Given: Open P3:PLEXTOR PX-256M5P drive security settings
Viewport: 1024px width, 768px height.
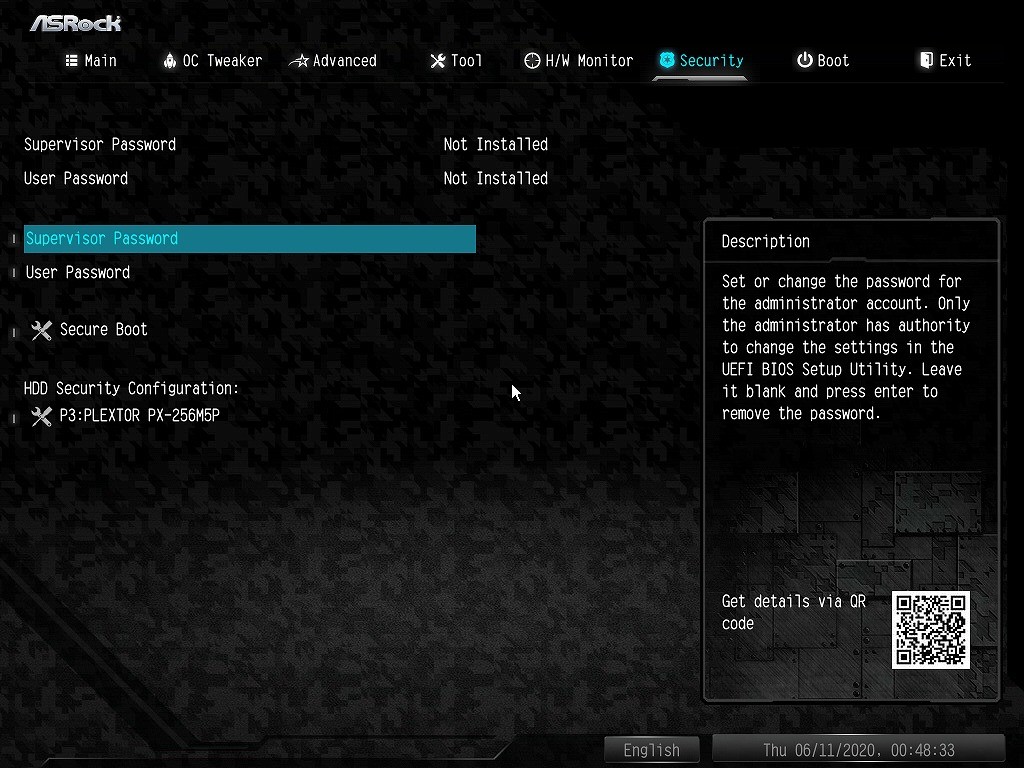Looking at the screenshot, I should (139, 416).
